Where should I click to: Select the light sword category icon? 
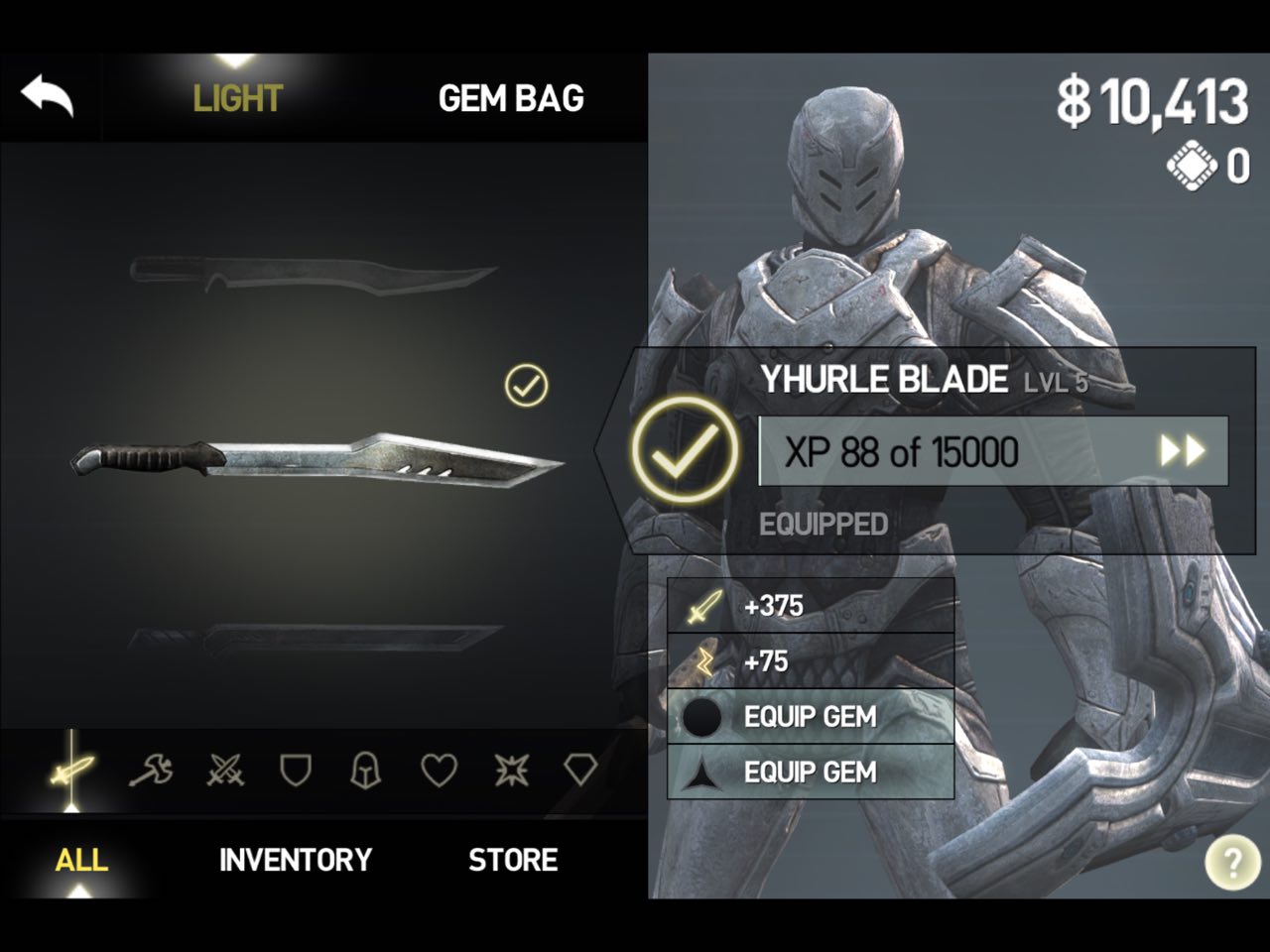tap(72, 770)
